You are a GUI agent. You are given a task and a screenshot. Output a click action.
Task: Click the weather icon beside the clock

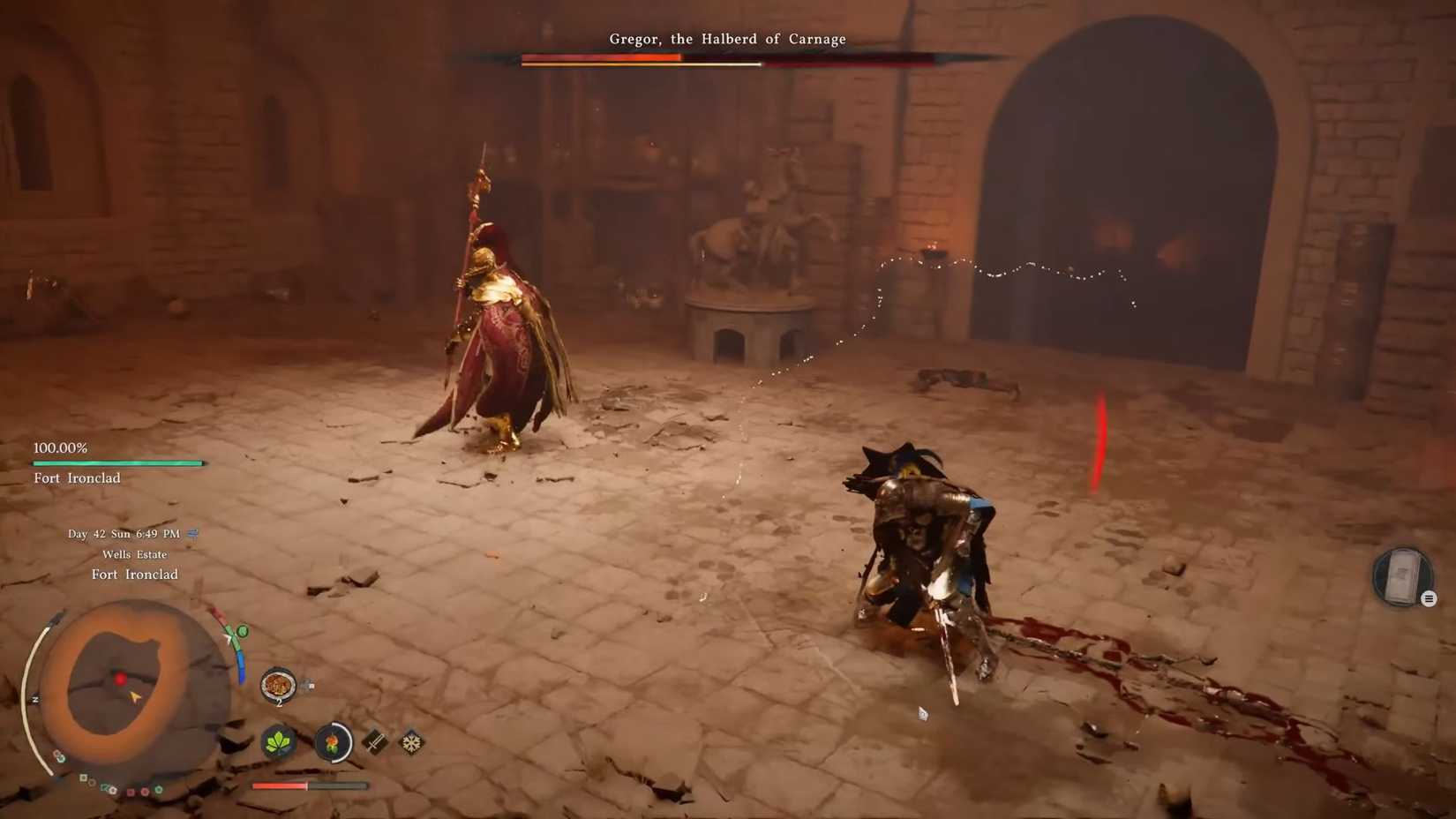pyautogui.click(x=191, y=534)
